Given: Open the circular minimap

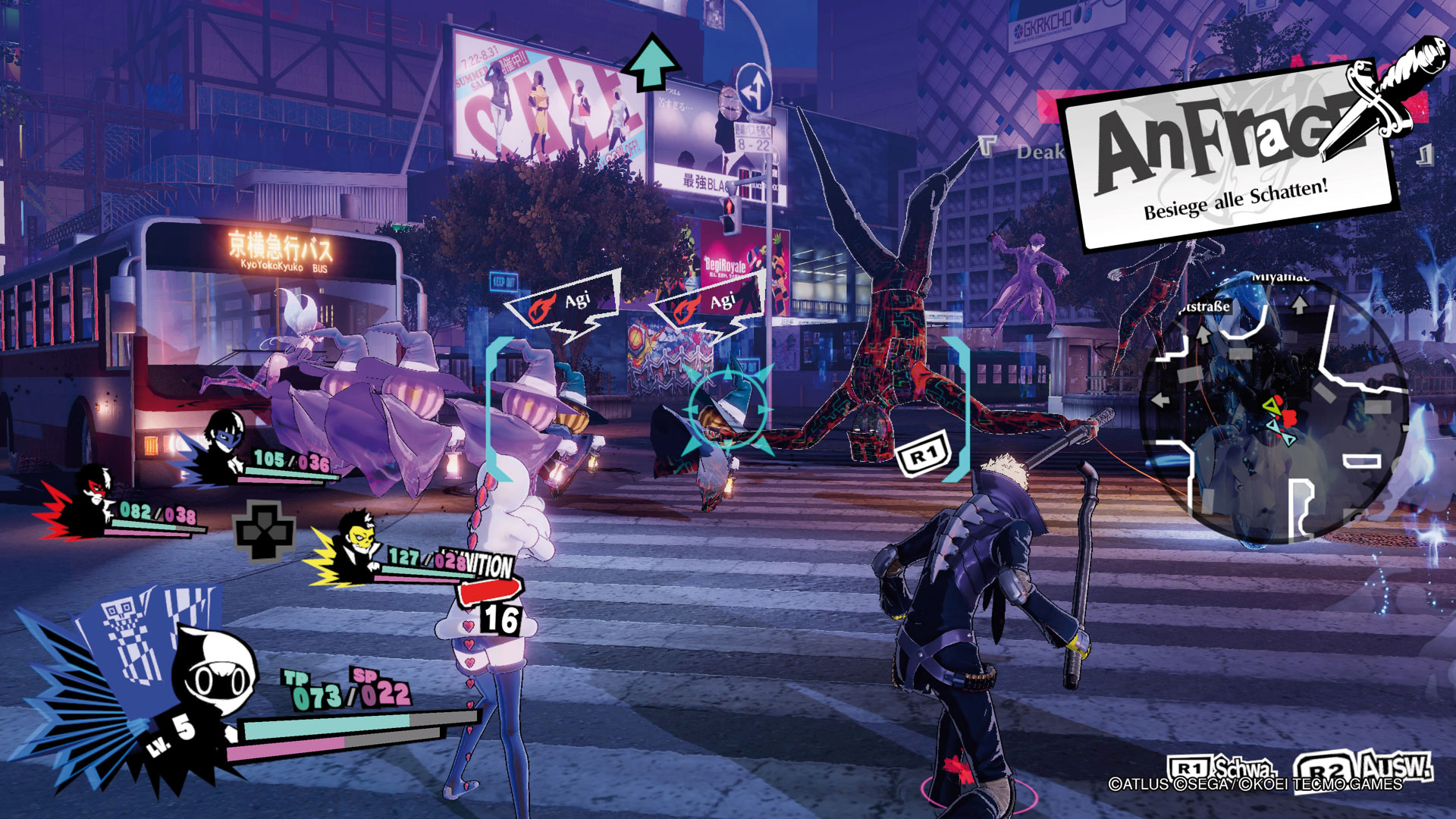Looking at the screenshot, I should click(1274, 409).
